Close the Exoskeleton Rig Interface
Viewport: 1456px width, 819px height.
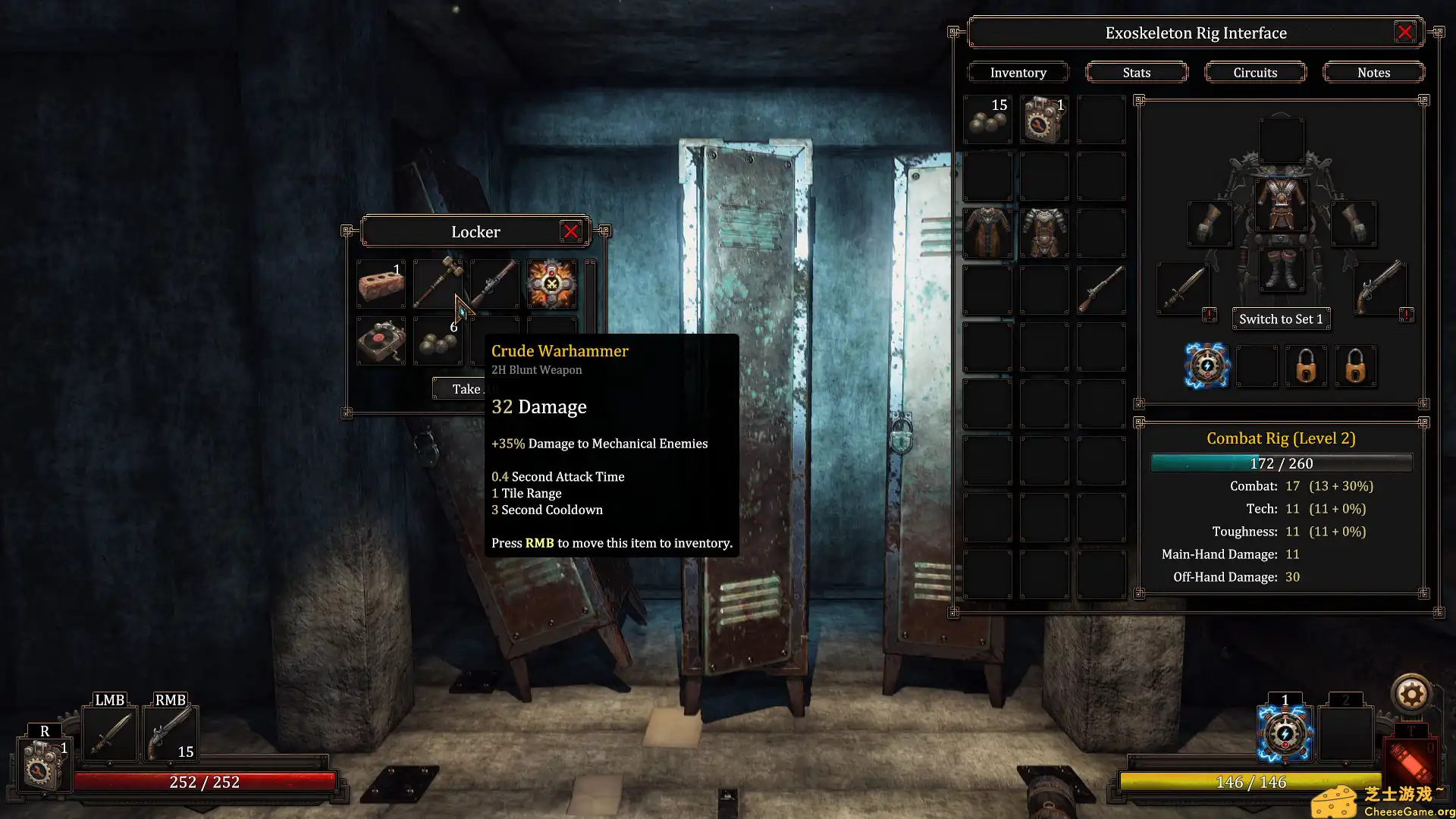[1404, 33]
